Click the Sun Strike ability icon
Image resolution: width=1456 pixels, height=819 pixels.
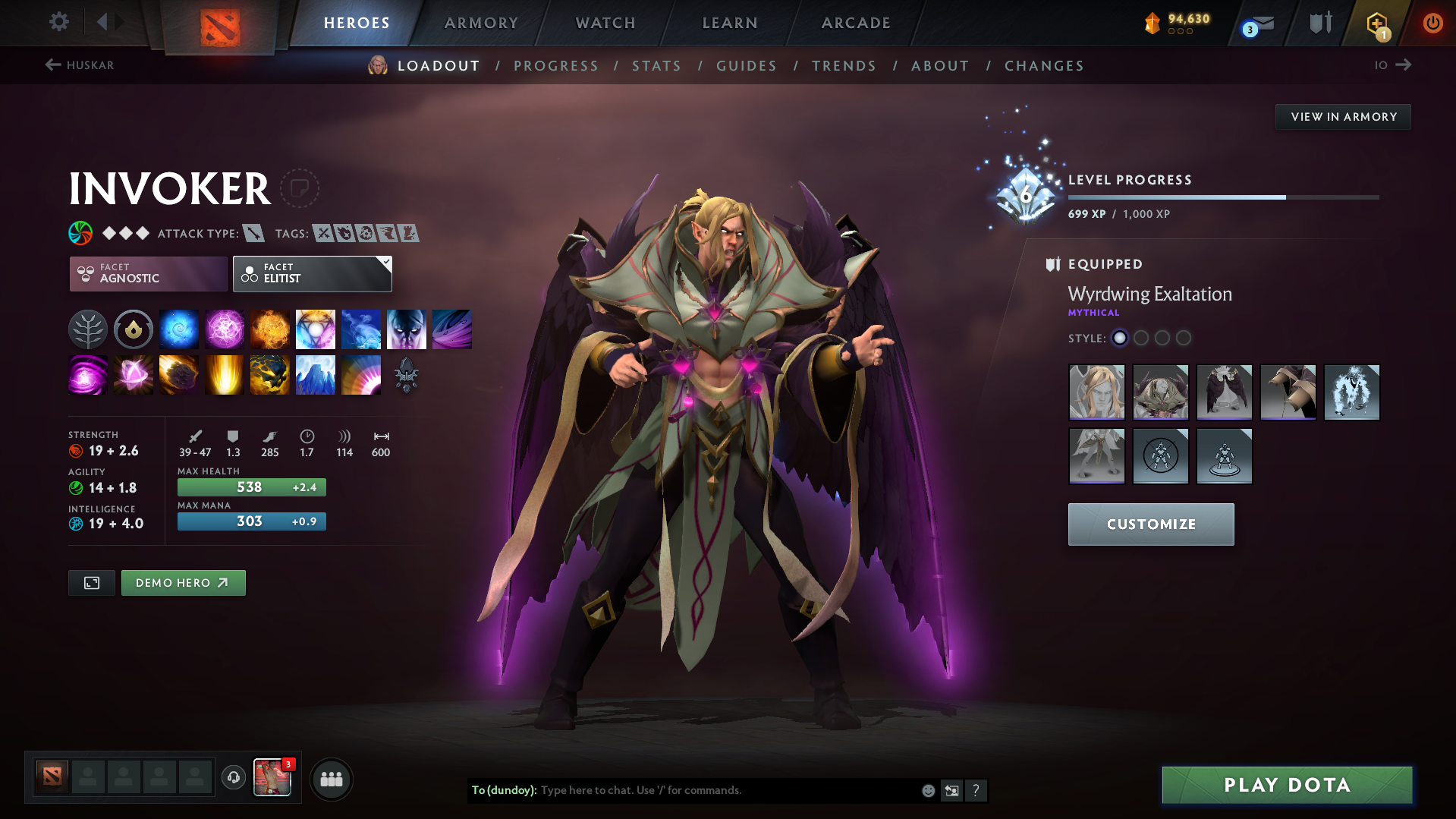pyautogui.click(x=225, y=375)
